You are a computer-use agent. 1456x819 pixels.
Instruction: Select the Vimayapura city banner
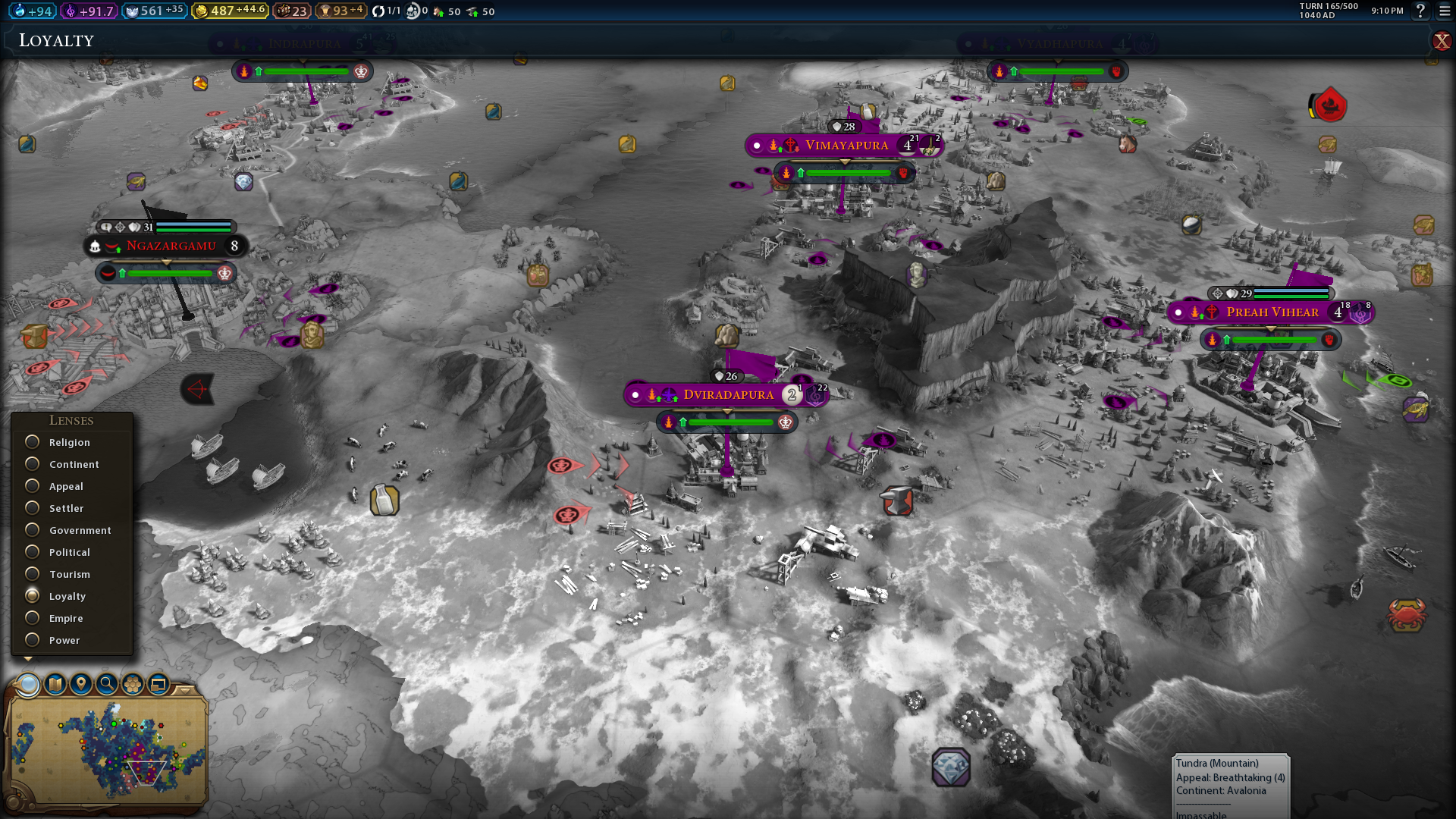tap(846, 146)
